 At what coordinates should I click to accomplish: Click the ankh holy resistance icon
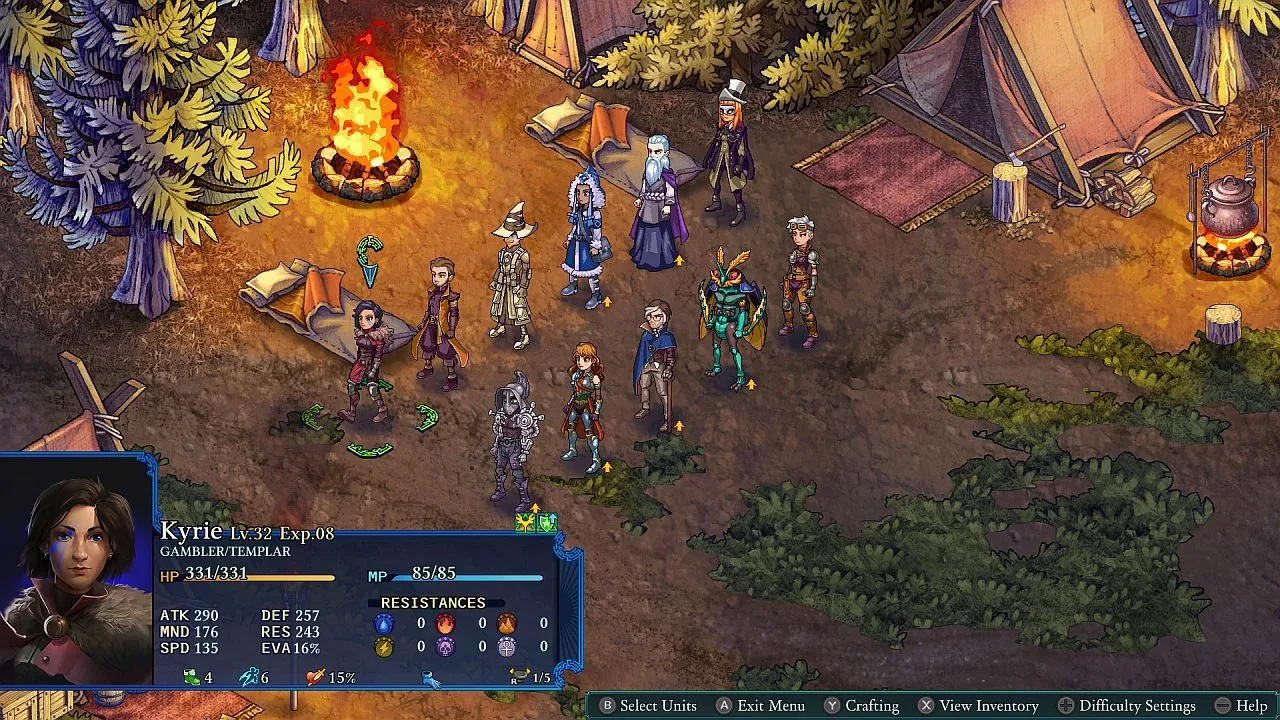507,647
